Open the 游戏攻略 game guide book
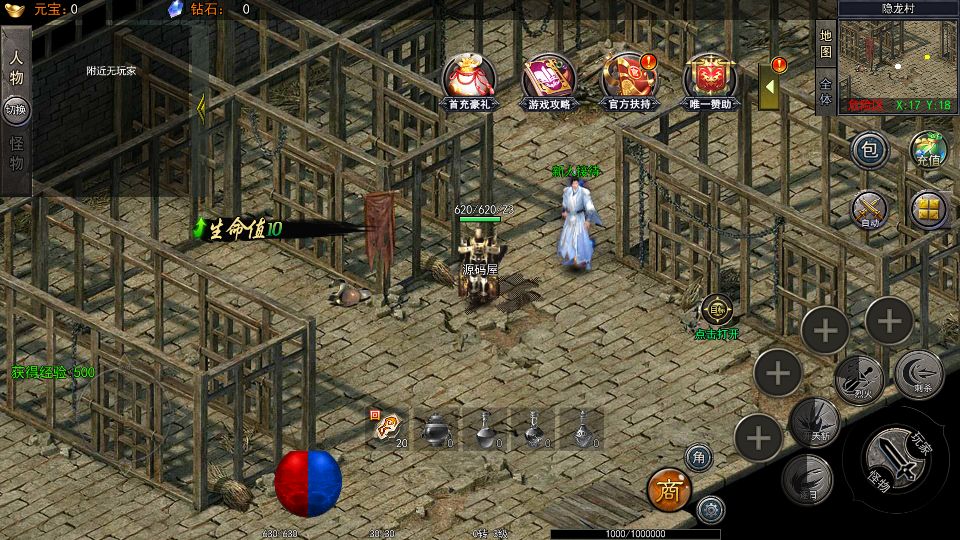This screenshot has height=540, width=960. coord(549,80)
